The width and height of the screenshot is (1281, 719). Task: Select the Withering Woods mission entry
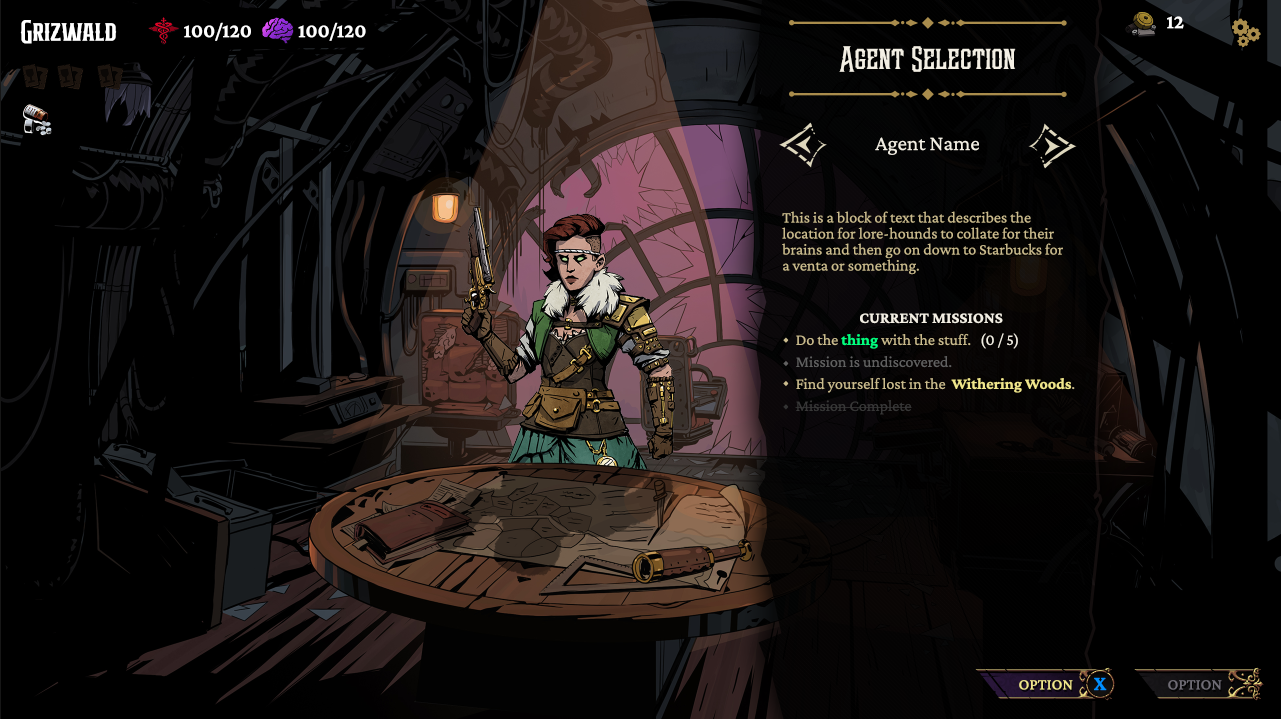point(934,384)
